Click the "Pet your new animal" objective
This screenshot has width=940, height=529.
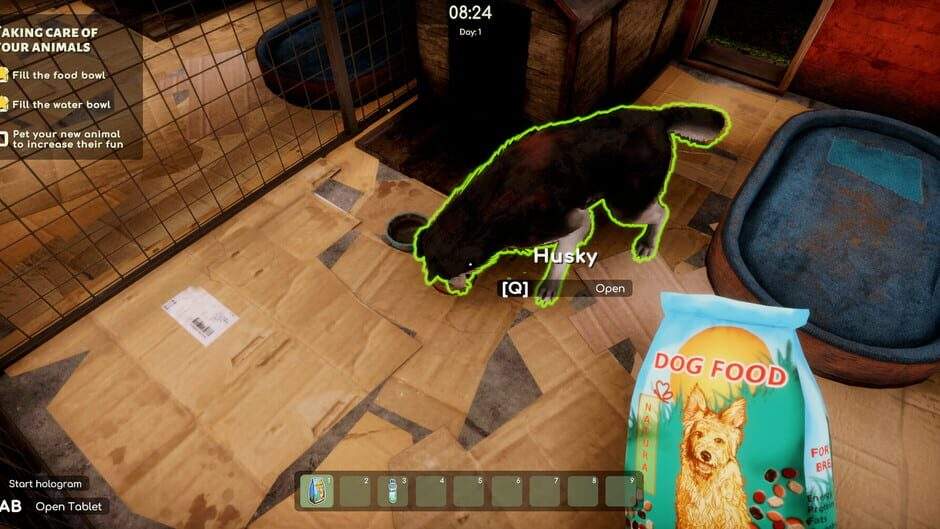coord(66,139)
